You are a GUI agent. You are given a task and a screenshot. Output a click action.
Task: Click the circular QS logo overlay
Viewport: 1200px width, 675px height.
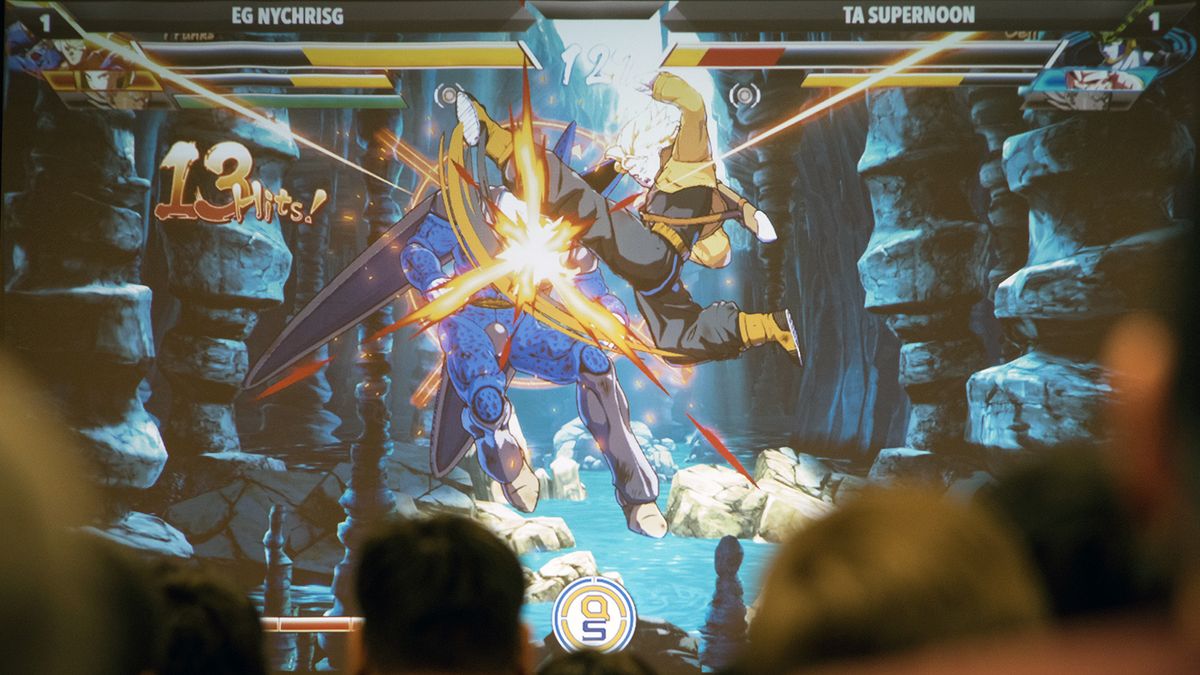pos(594,613)
